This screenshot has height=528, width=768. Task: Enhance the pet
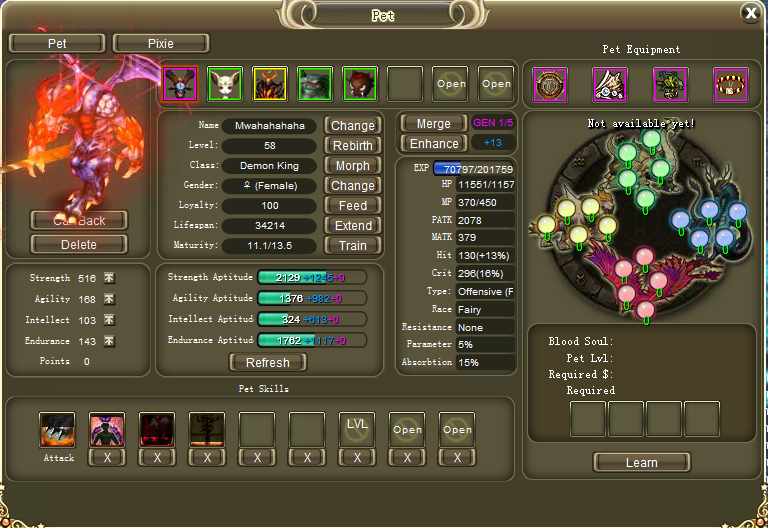click(x=433, y=144)
